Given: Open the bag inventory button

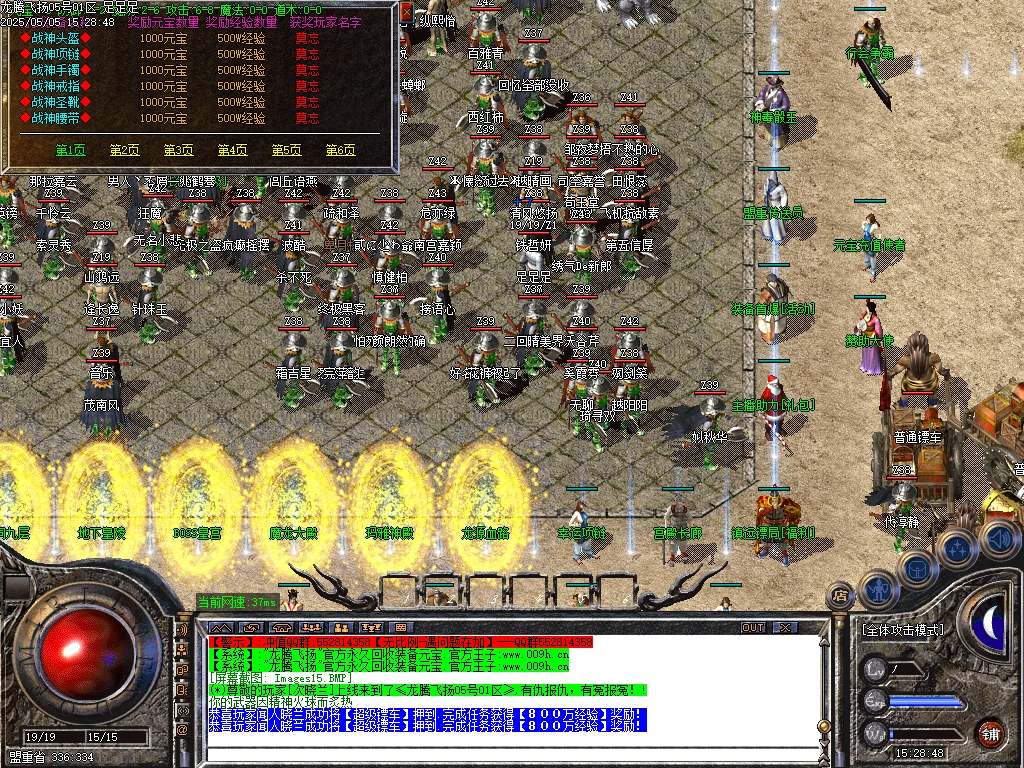Looking at the screenshot, I should tap(917, 569).
